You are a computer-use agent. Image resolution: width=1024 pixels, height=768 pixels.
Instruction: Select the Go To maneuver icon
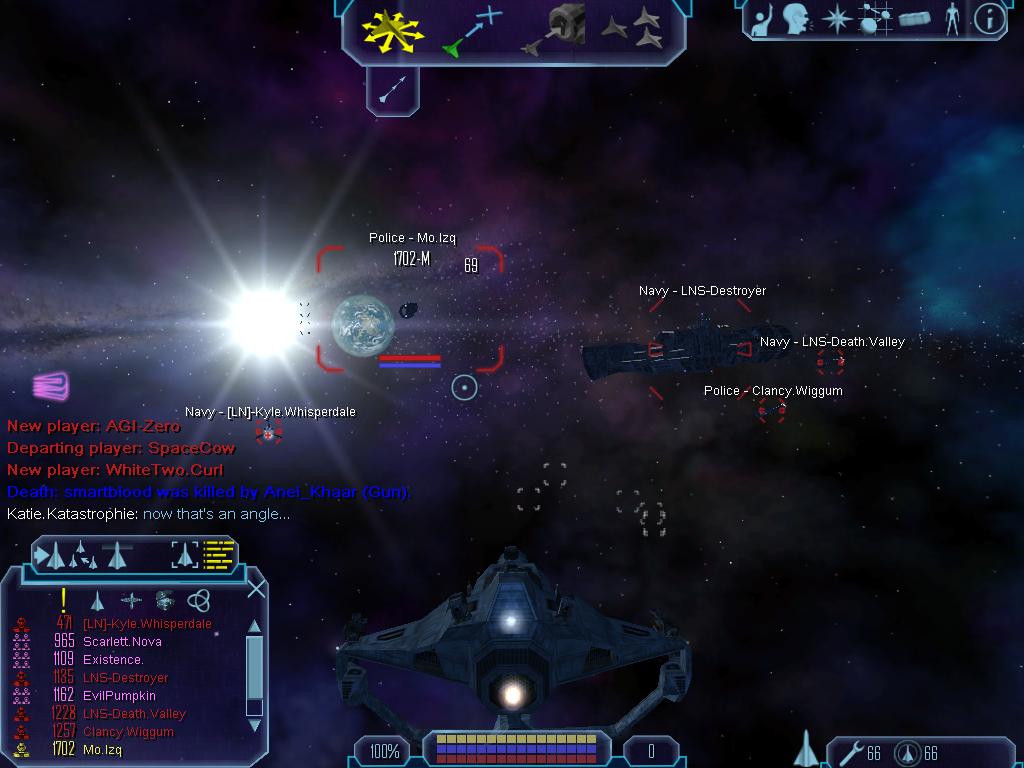[474, 30]
